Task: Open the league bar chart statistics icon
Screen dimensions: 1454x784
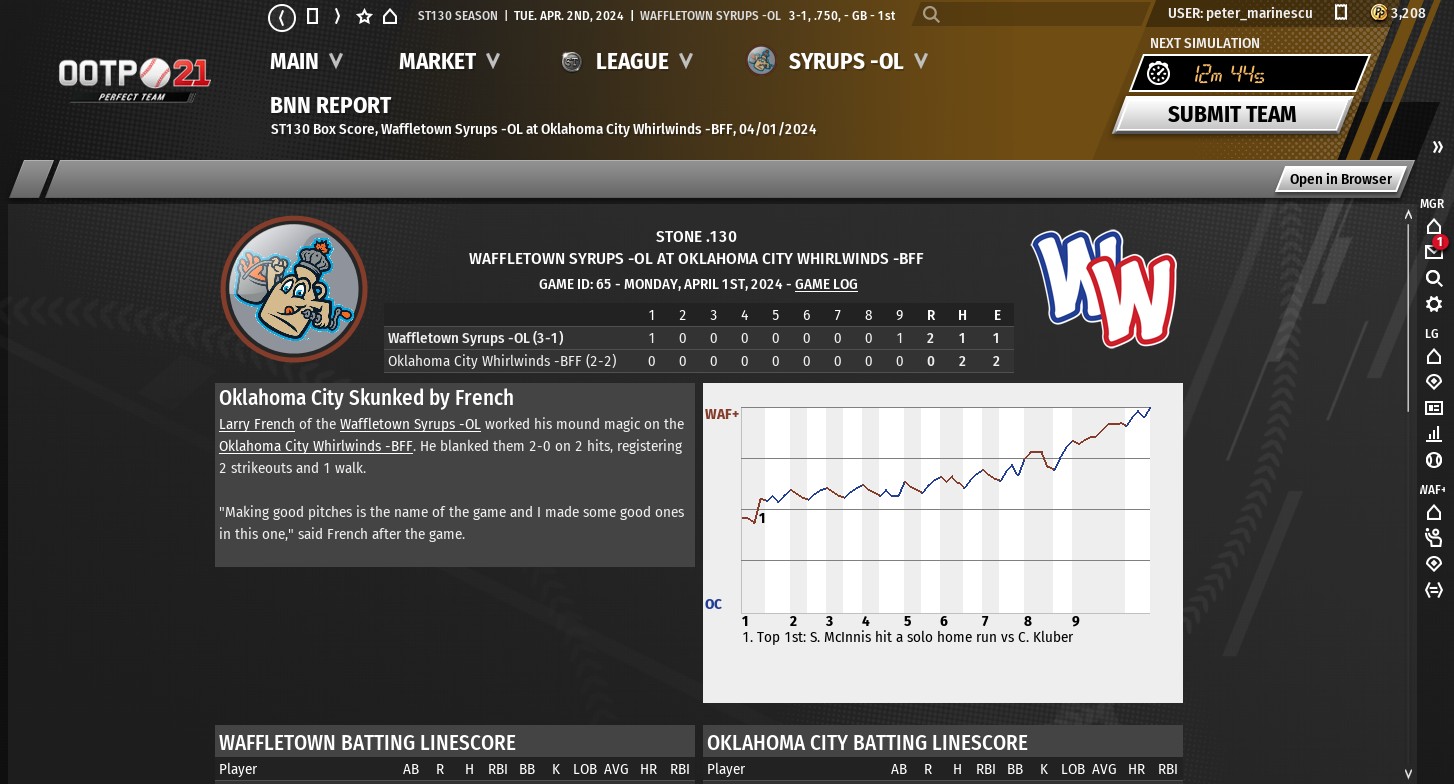Action: pyautogui.click(x=1434, y=434)
